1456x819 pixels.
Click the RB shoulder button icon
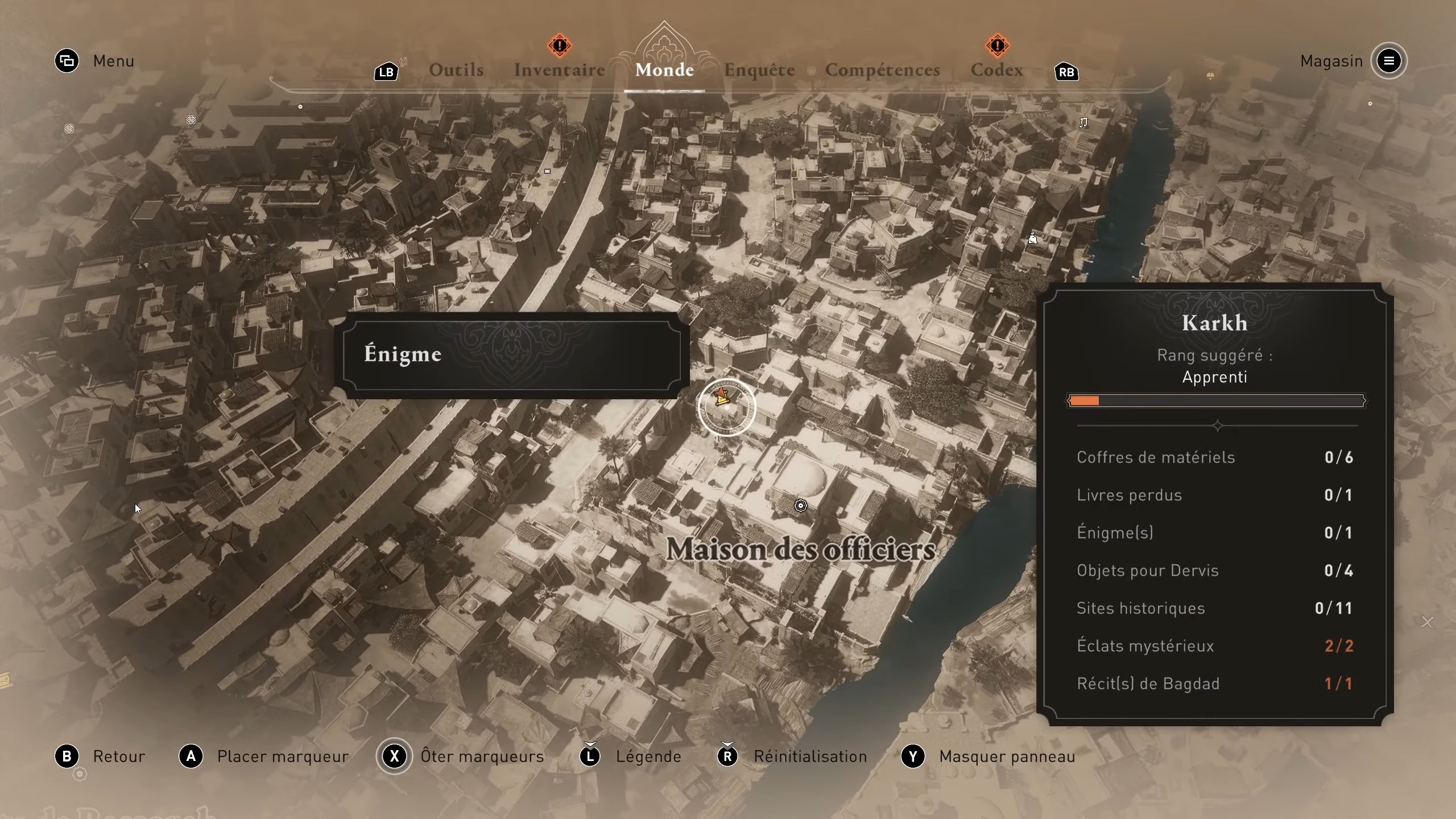point(1066,72)
